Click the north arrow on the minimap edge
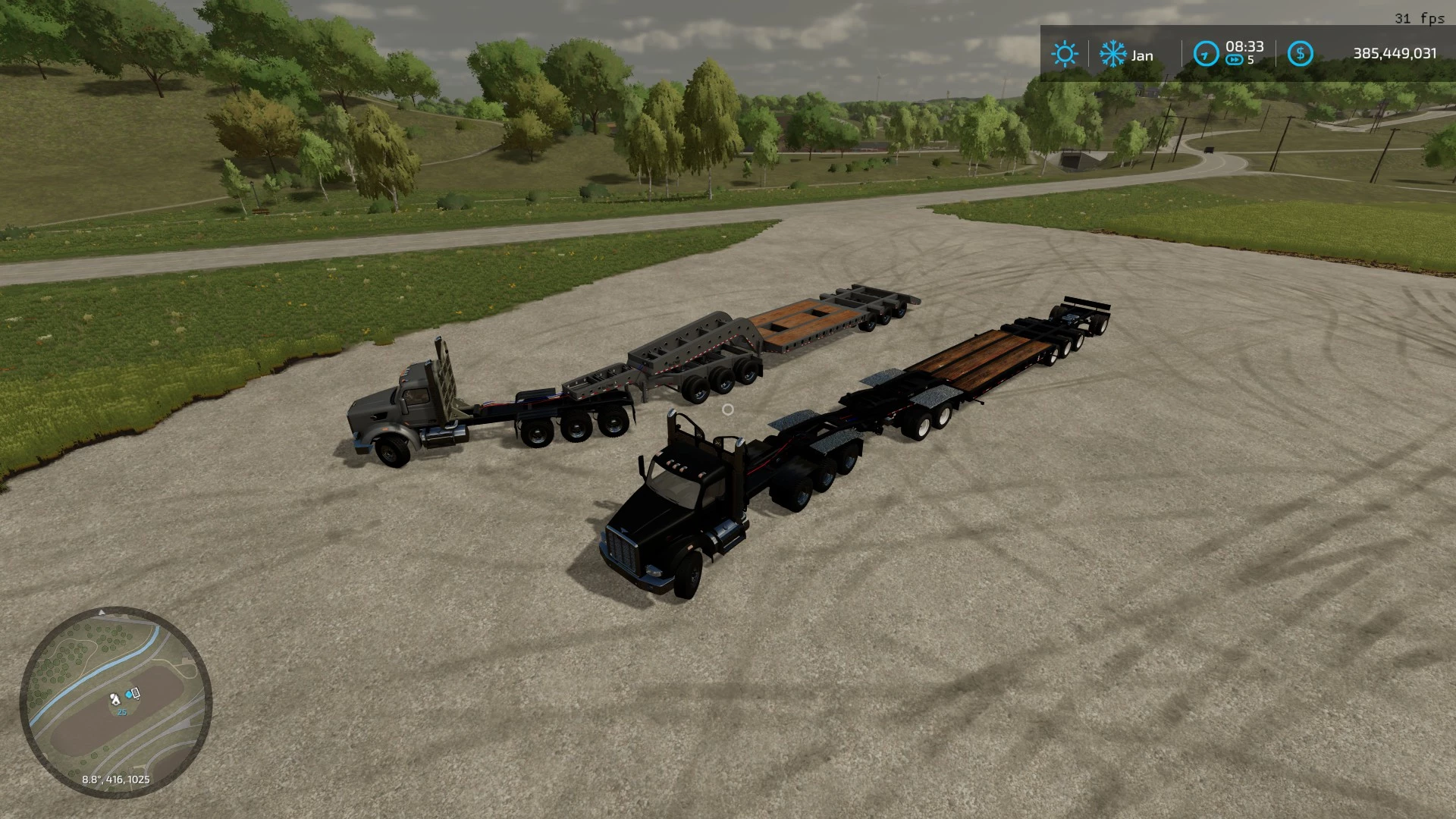Image resolution: width=1456 pixels, height=819 pixels. (102, 613)
